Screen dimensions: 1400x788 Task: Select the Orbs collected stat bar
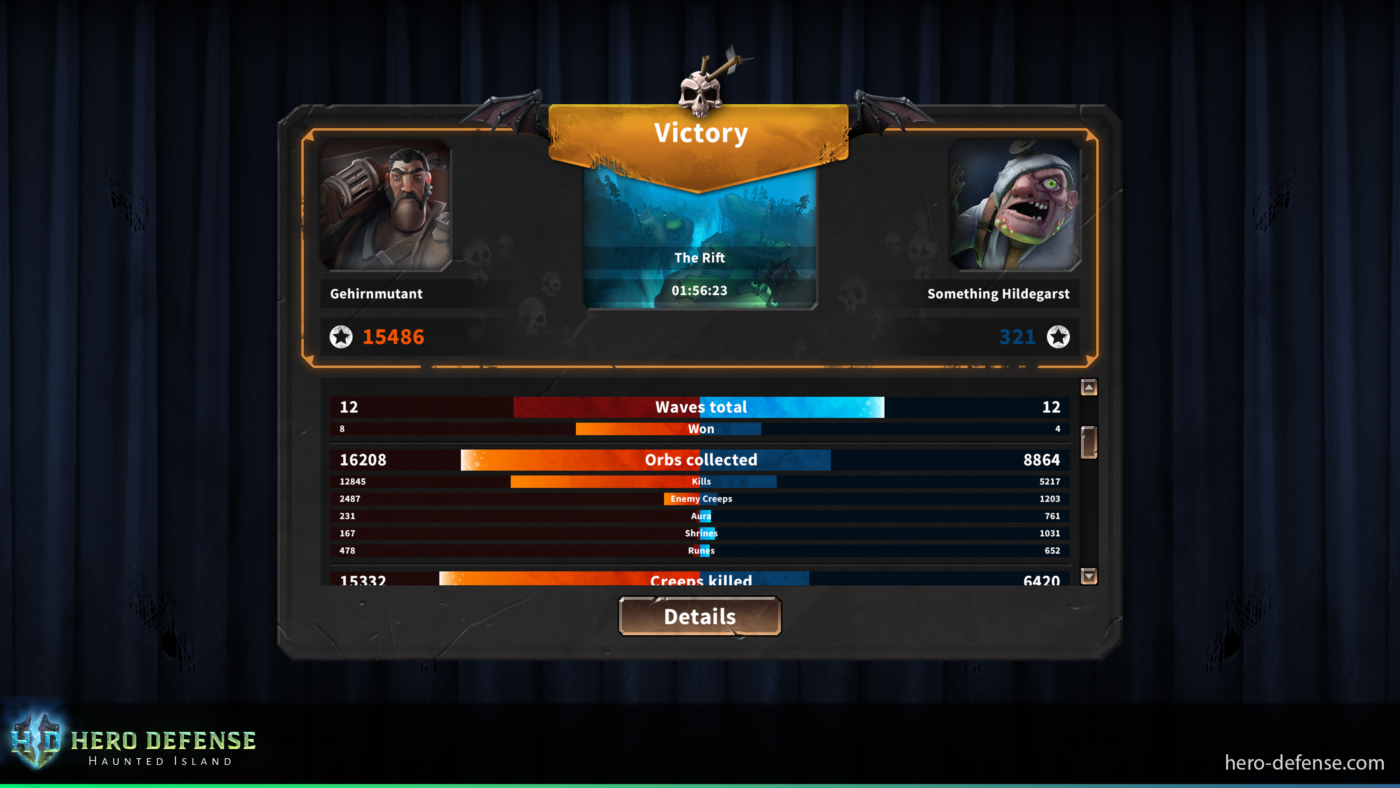pos(700,459)
